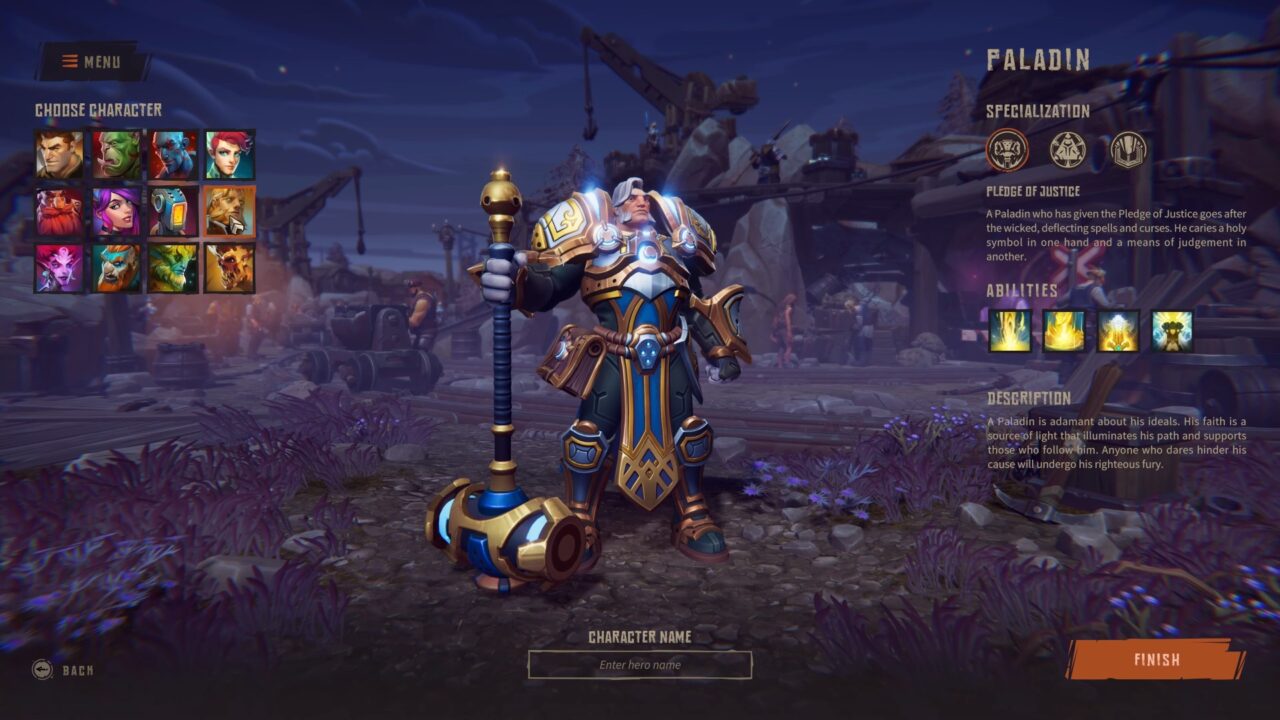Pick the blue-skinned bald character portrait
Screen dimensions: 1280x720
click(173, 155)
